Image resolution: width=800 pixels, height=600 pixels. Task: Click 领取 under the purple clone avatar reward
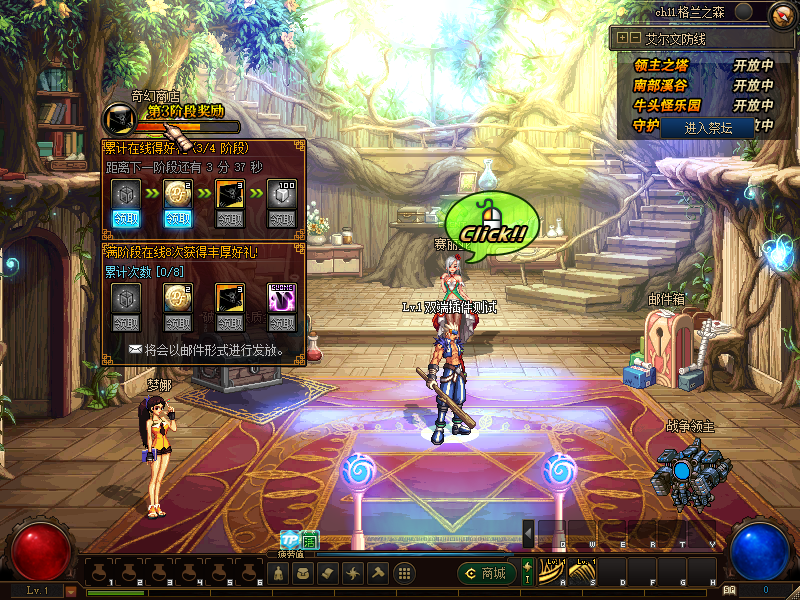pos(281,323)
